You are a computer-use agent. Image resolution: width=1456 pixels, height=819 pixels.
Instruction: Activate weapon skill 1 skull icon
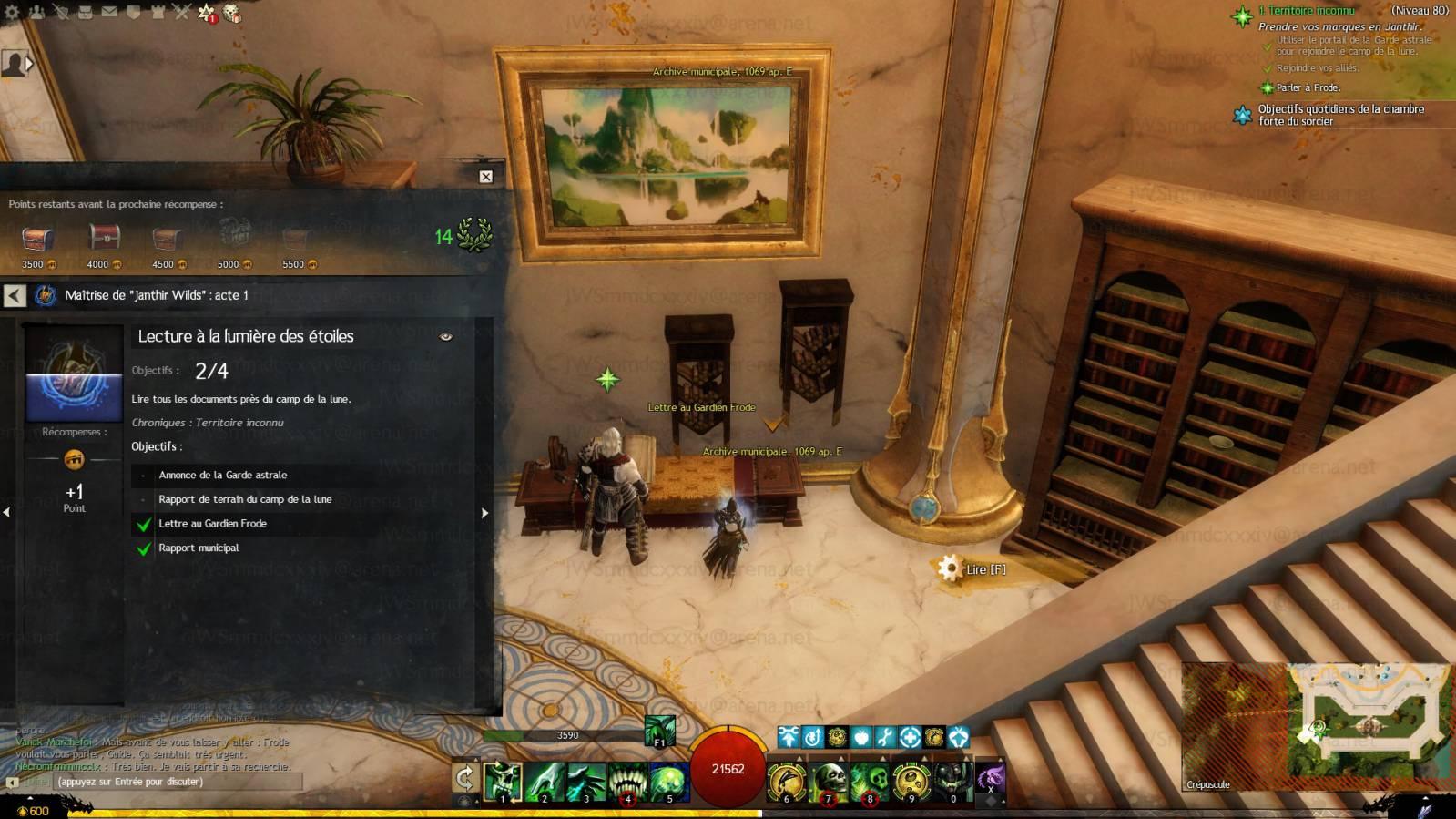(503, 783)
